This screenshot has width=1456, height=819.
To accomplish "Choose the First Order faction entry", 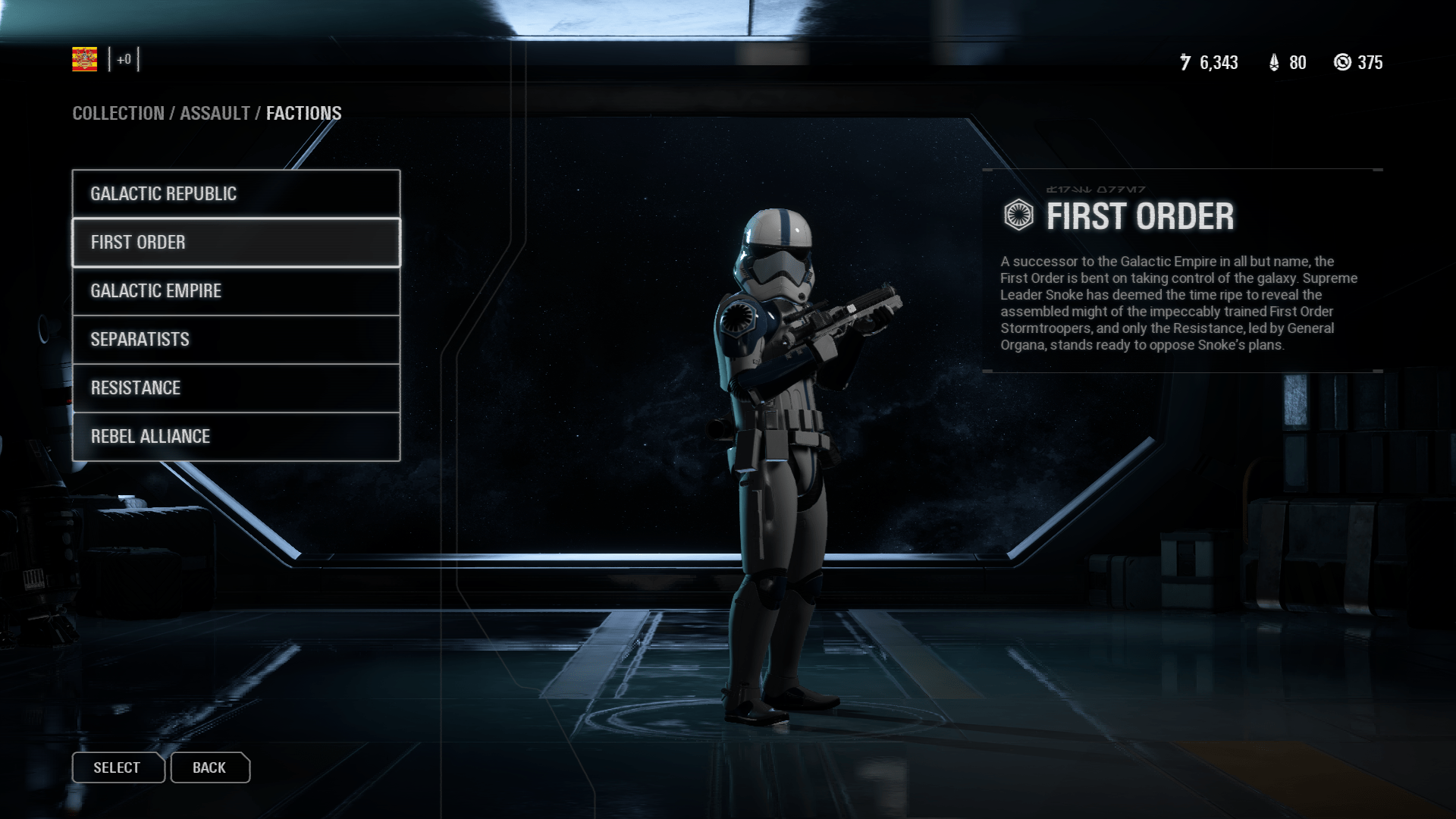I will 236,242.
